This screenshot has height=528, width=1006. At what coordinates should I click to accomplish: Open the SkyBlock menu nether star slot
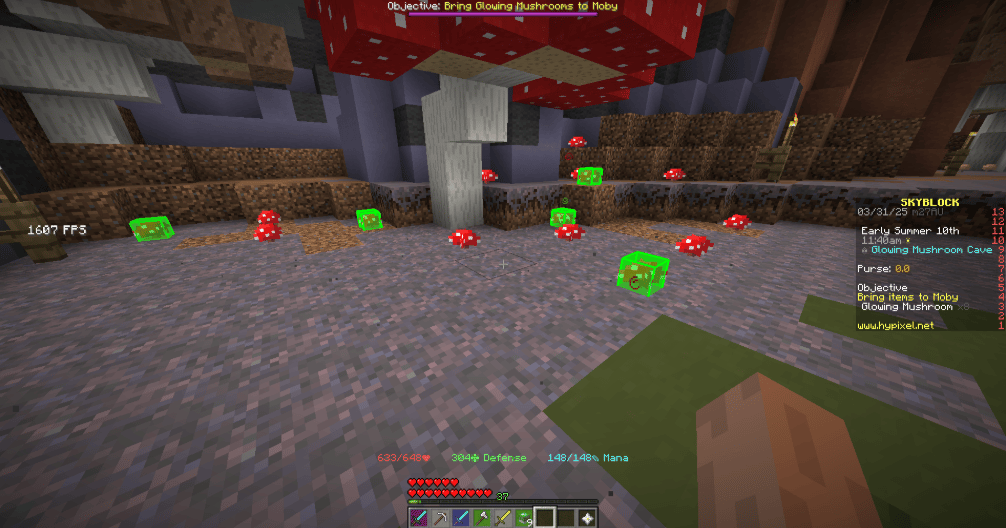tap(587, 517)
